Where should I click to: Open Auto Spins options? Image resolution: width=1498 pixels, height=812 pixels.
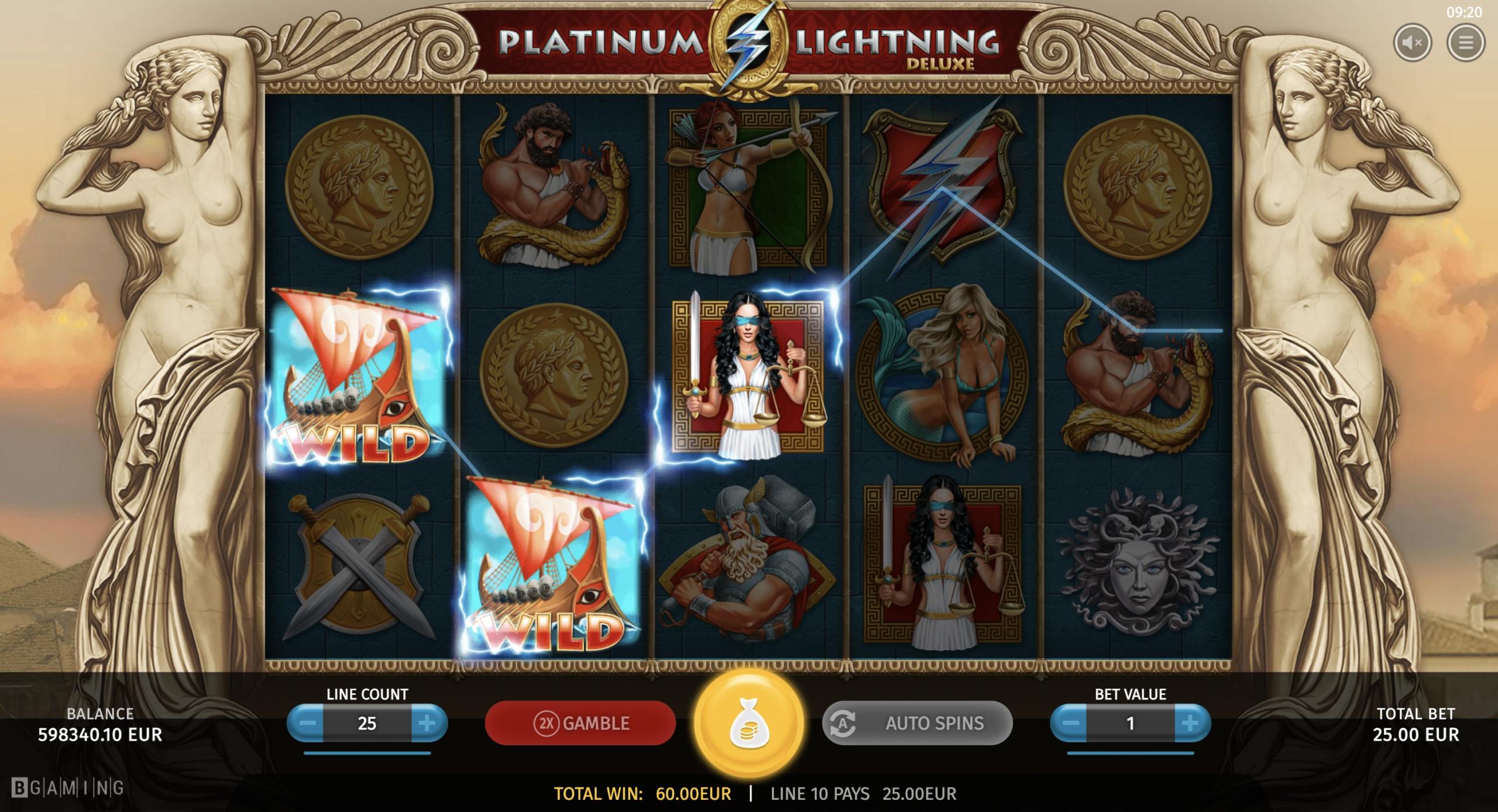(x=917, y=724)
